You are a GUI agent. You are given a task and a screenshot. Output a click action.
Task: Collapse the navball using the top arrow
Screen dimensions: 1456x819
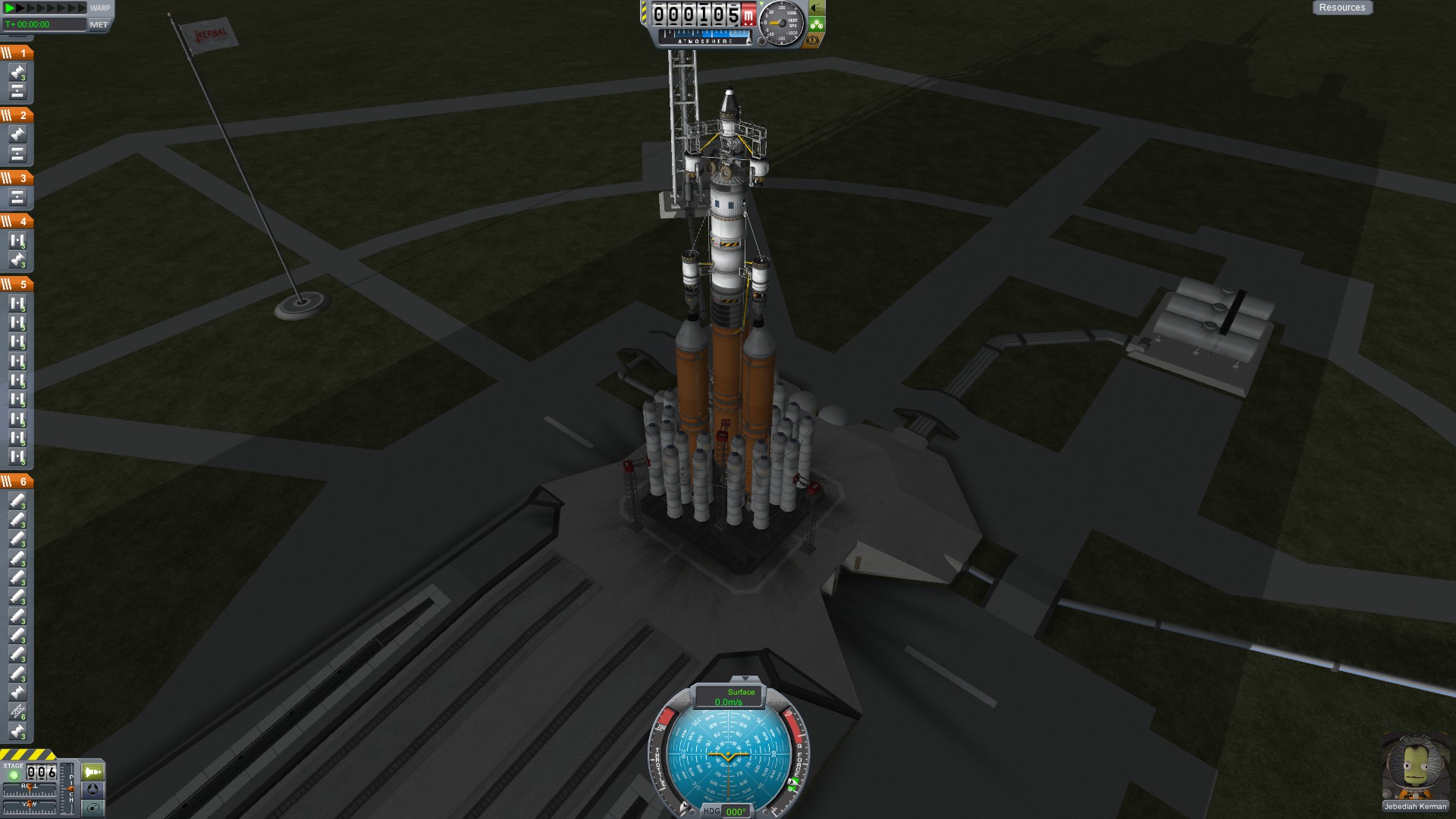coord(745,679)
